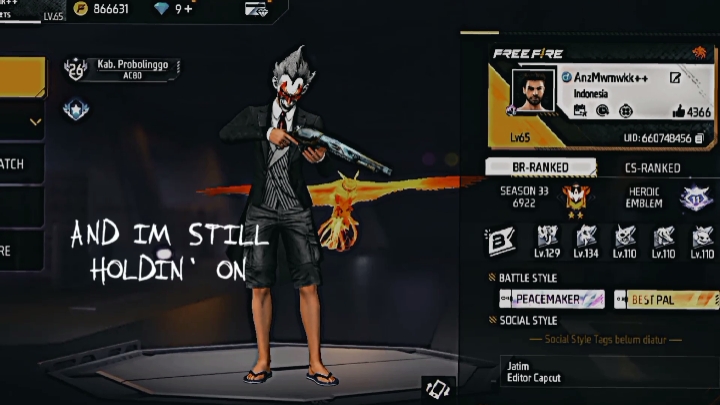View the Season 33 rank badge

pyautogui.click(x=575, y=198)
